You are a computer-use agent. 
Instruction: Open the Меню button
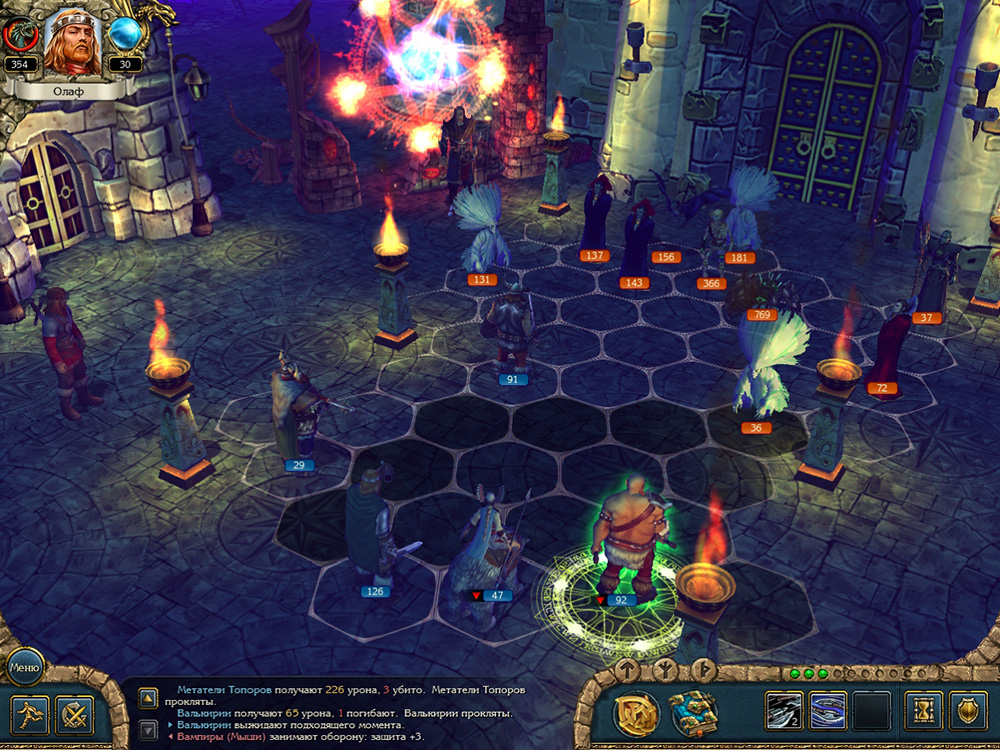[x=24, y=666]
